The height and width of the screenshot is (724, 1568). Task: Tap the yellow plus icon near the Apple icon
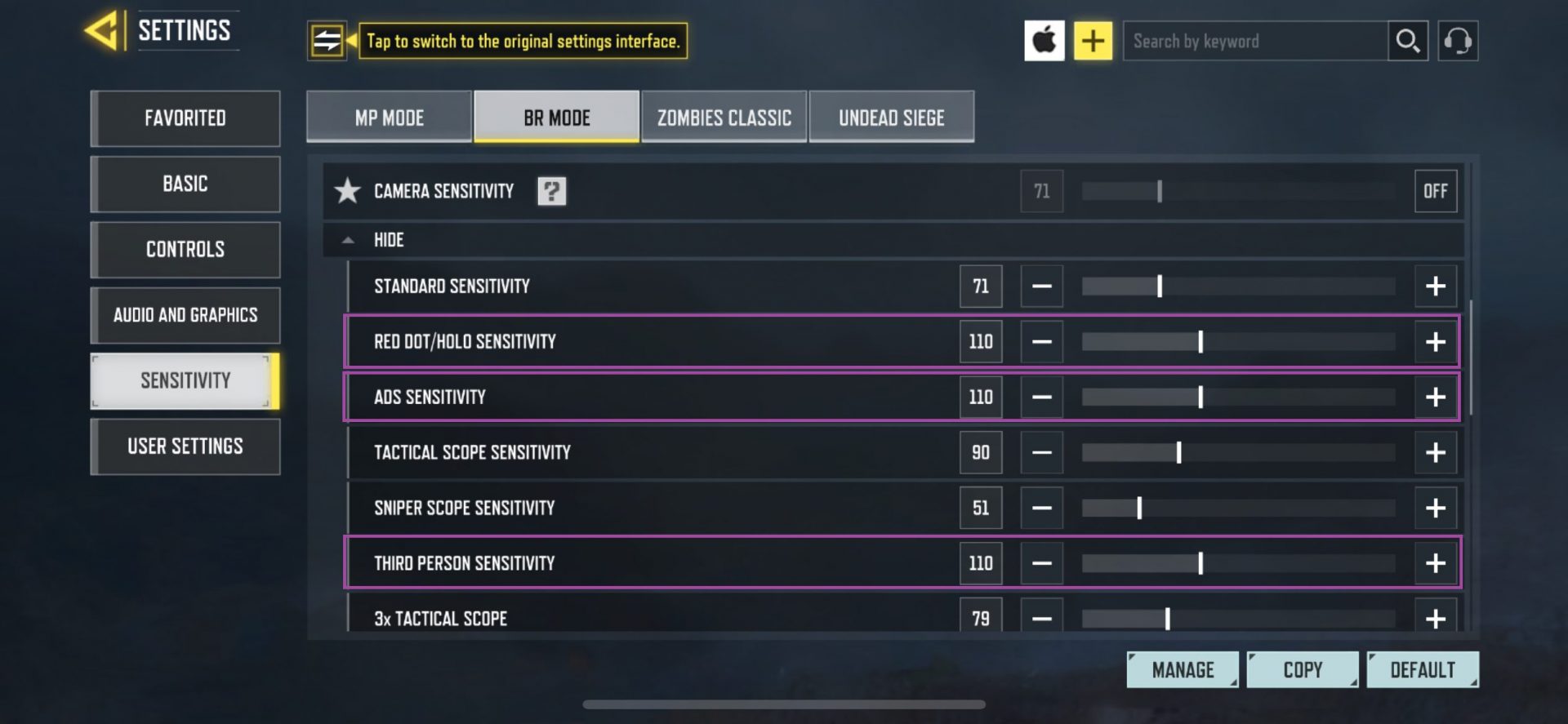coord(1093,40)
